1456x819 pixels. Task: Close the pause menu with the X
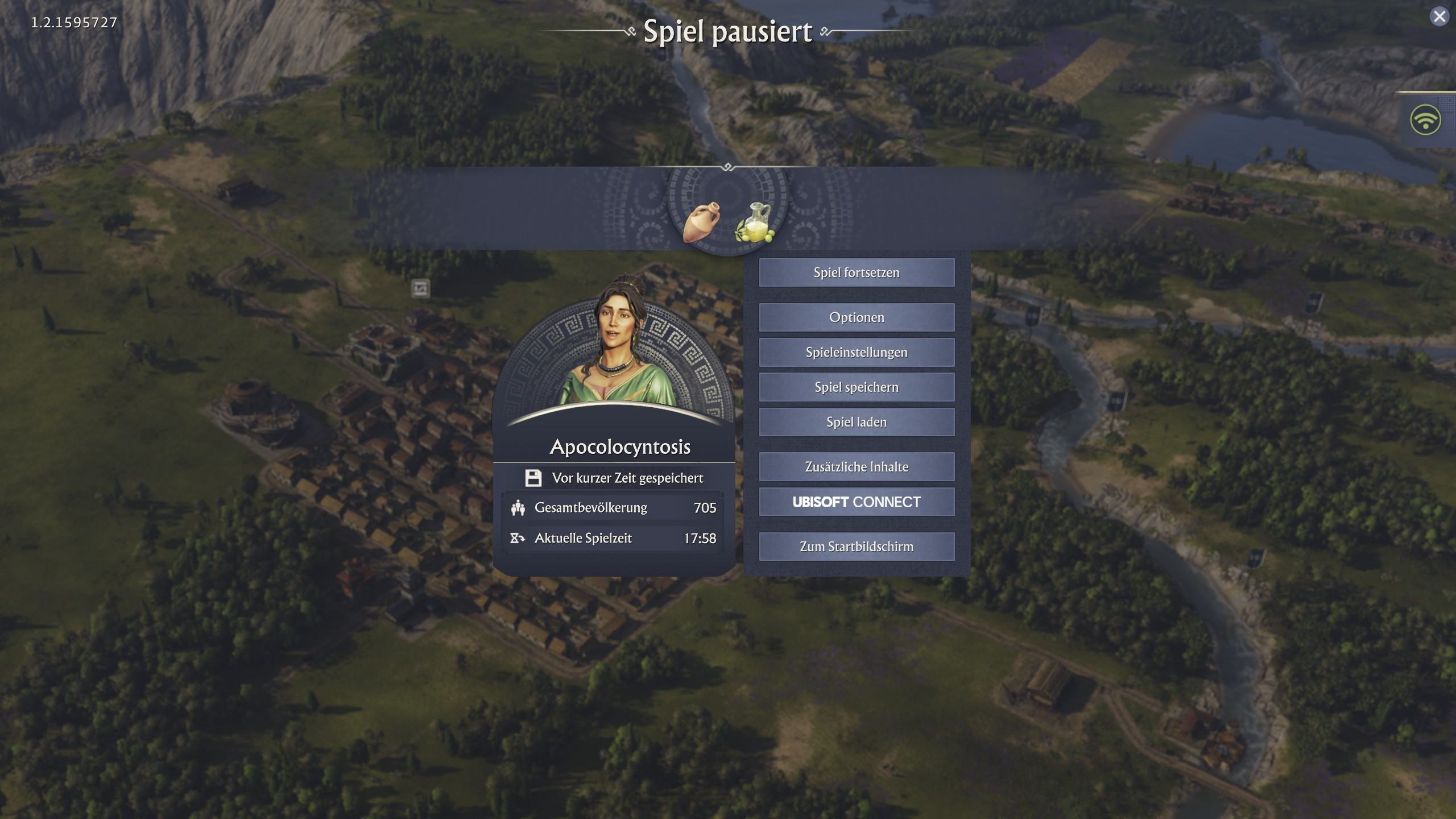(1440, 16)
